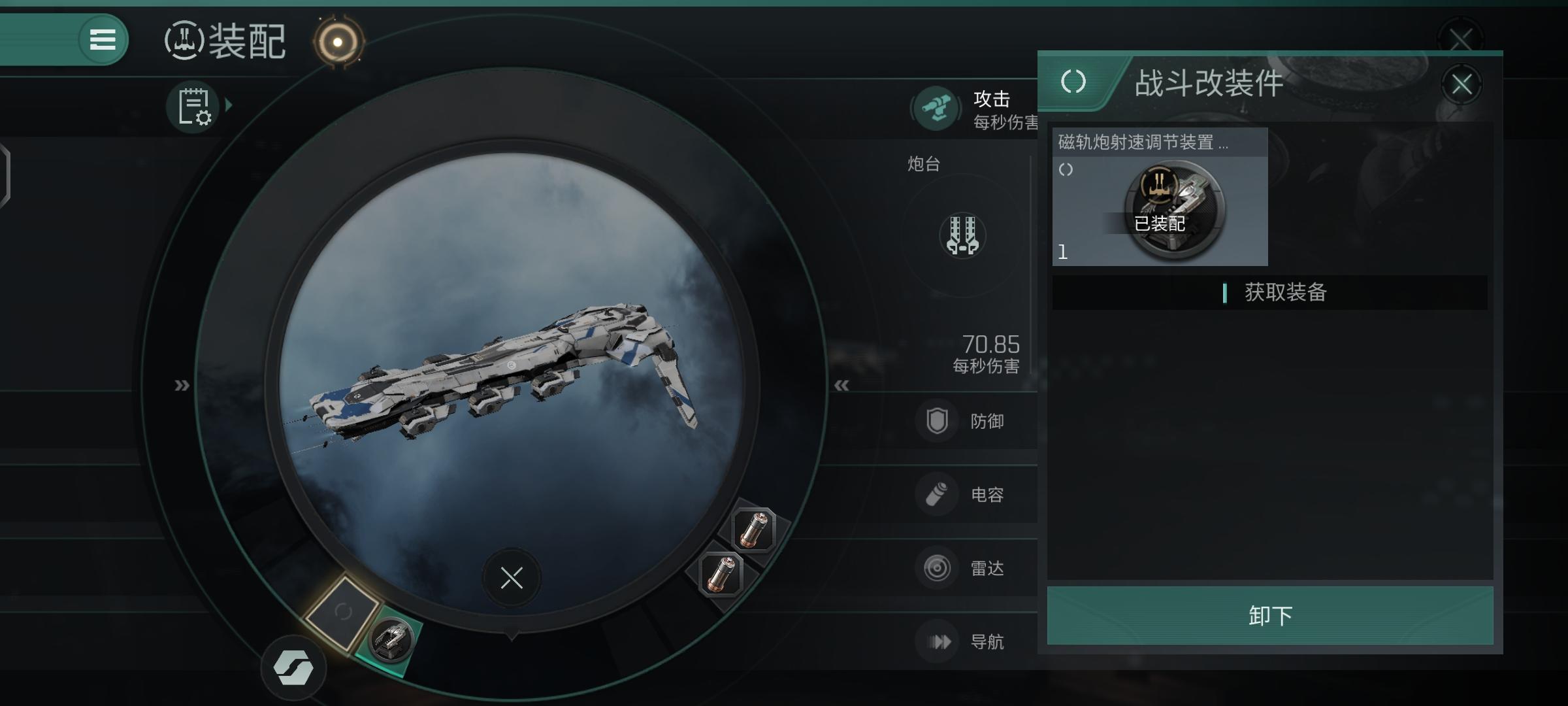The image size is (1568, 706).
Task: Dismiss the slot wheel with center X
Action: [x=512, y=578]
